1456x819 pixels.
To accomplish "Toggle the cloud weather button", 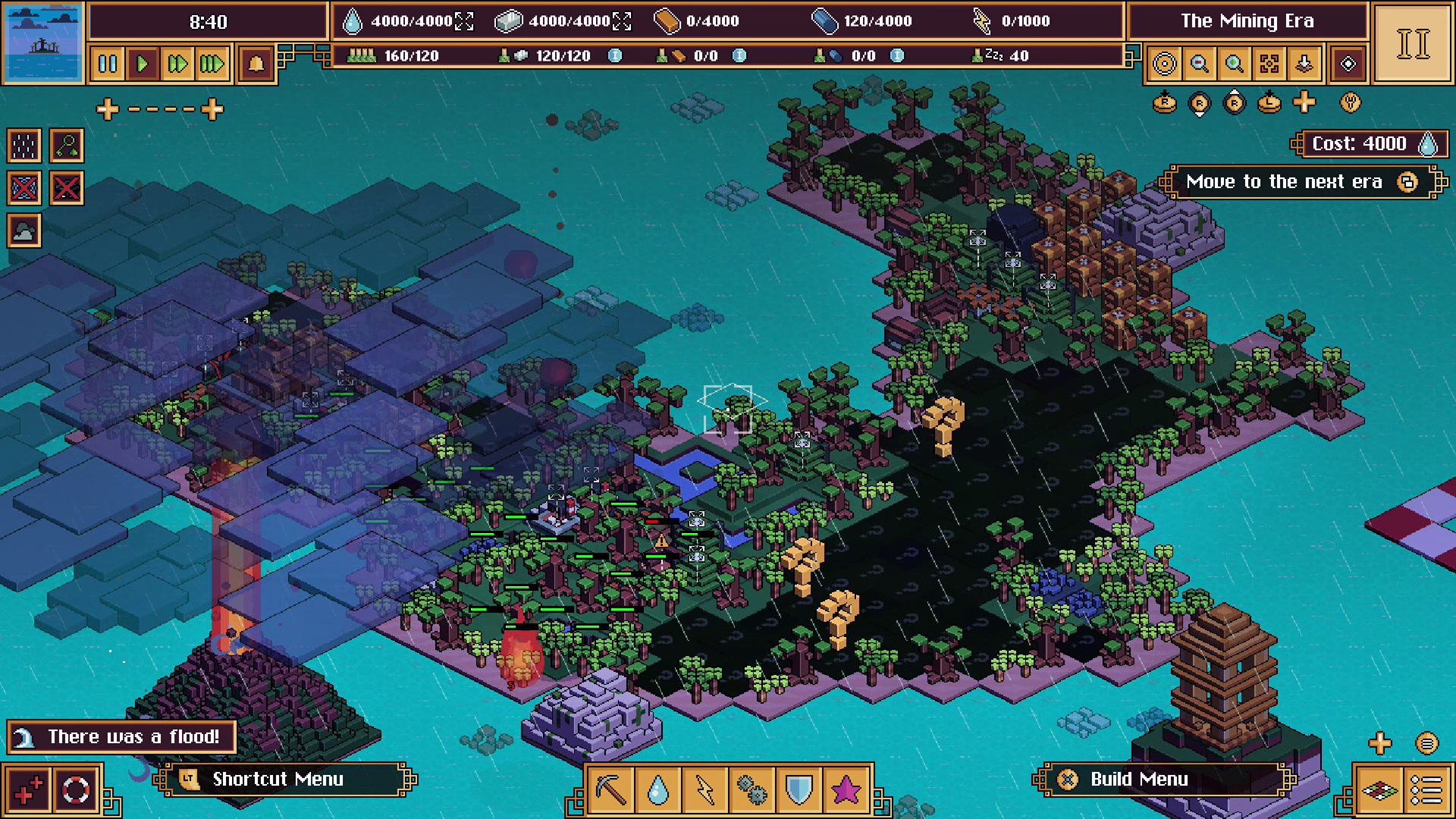I will [x=24, y=231].
